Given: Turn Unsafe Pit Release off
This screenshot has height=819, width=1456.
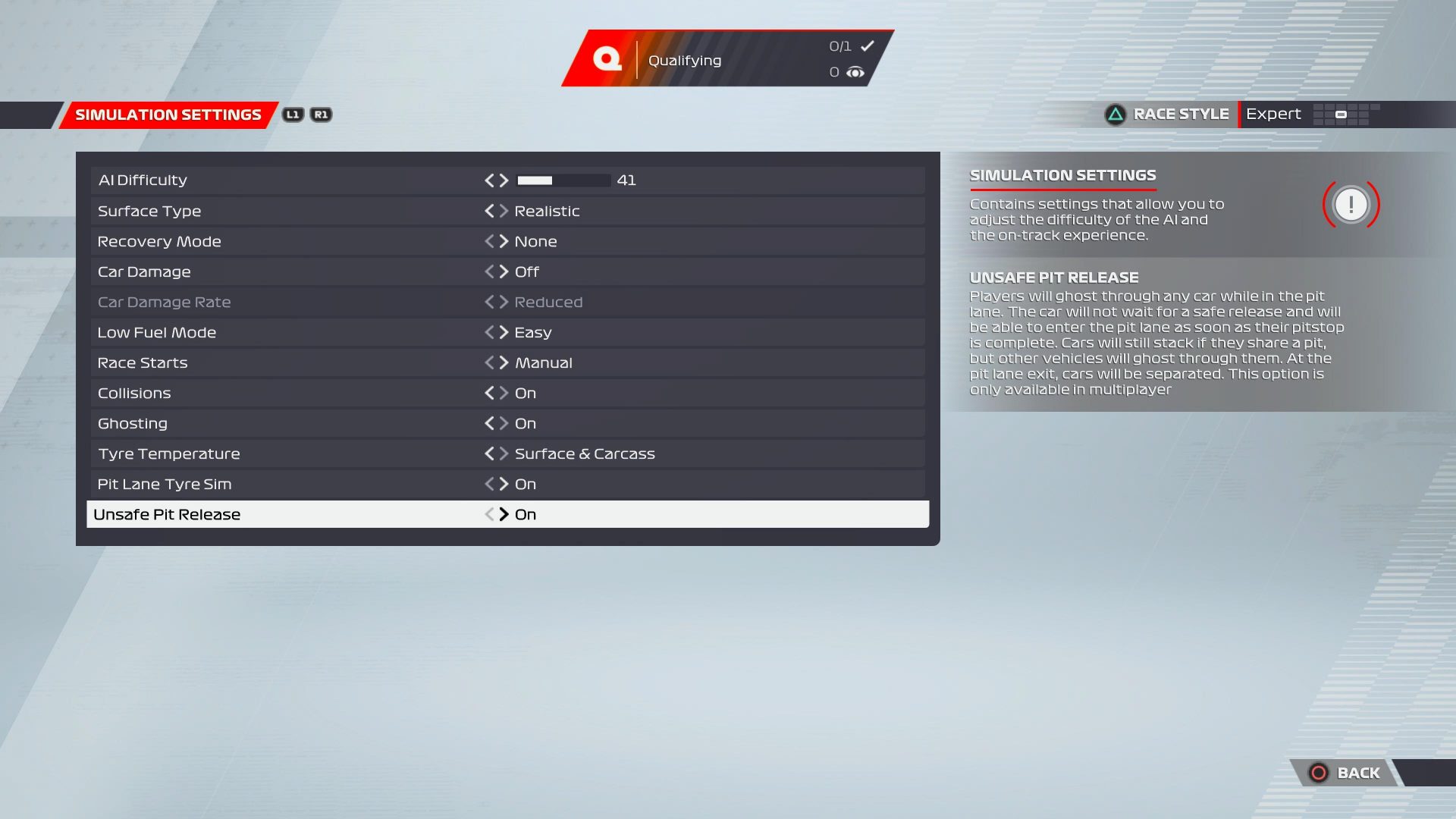Looking at the screenshot, I should click(x=504, y=514).
